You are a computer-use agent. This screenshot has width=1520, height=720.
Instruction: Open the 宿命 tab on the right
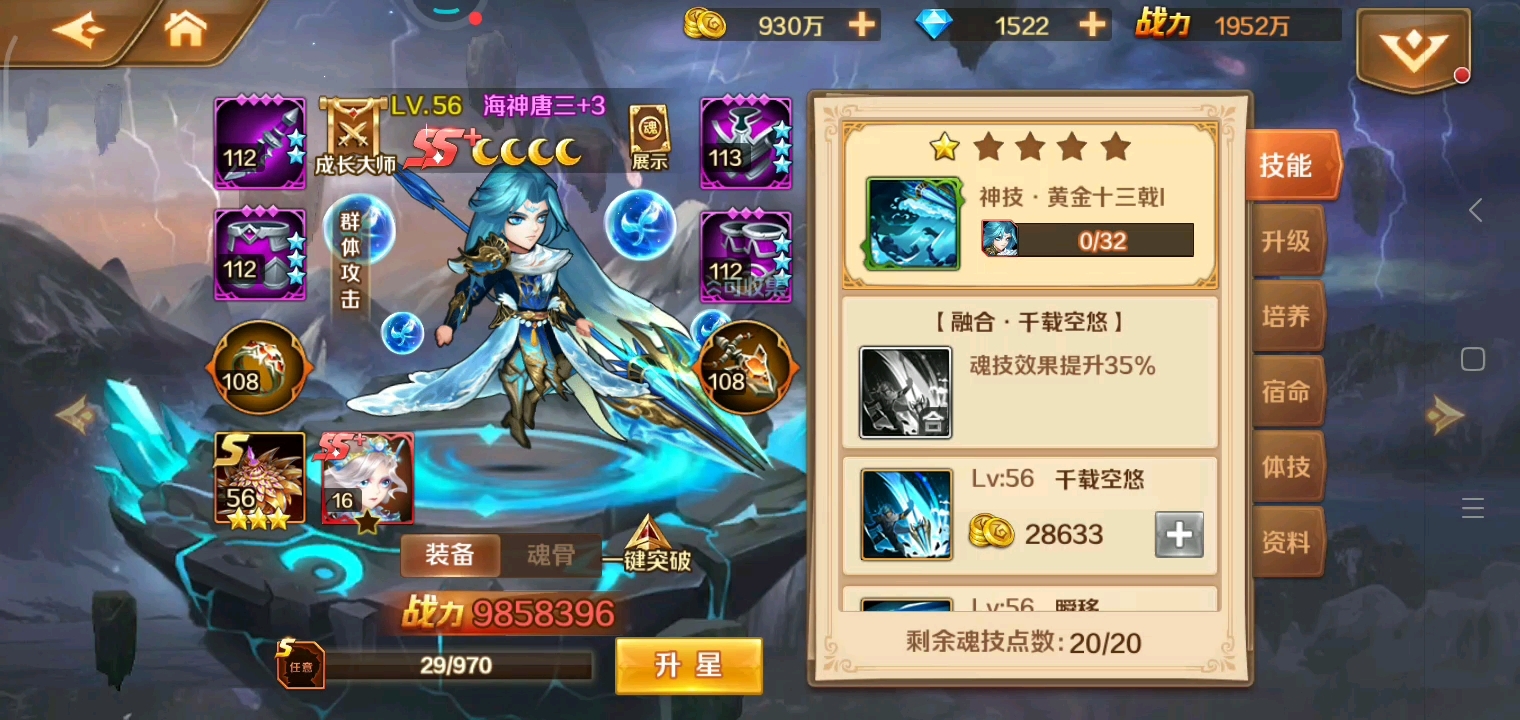coord(1288,392)
